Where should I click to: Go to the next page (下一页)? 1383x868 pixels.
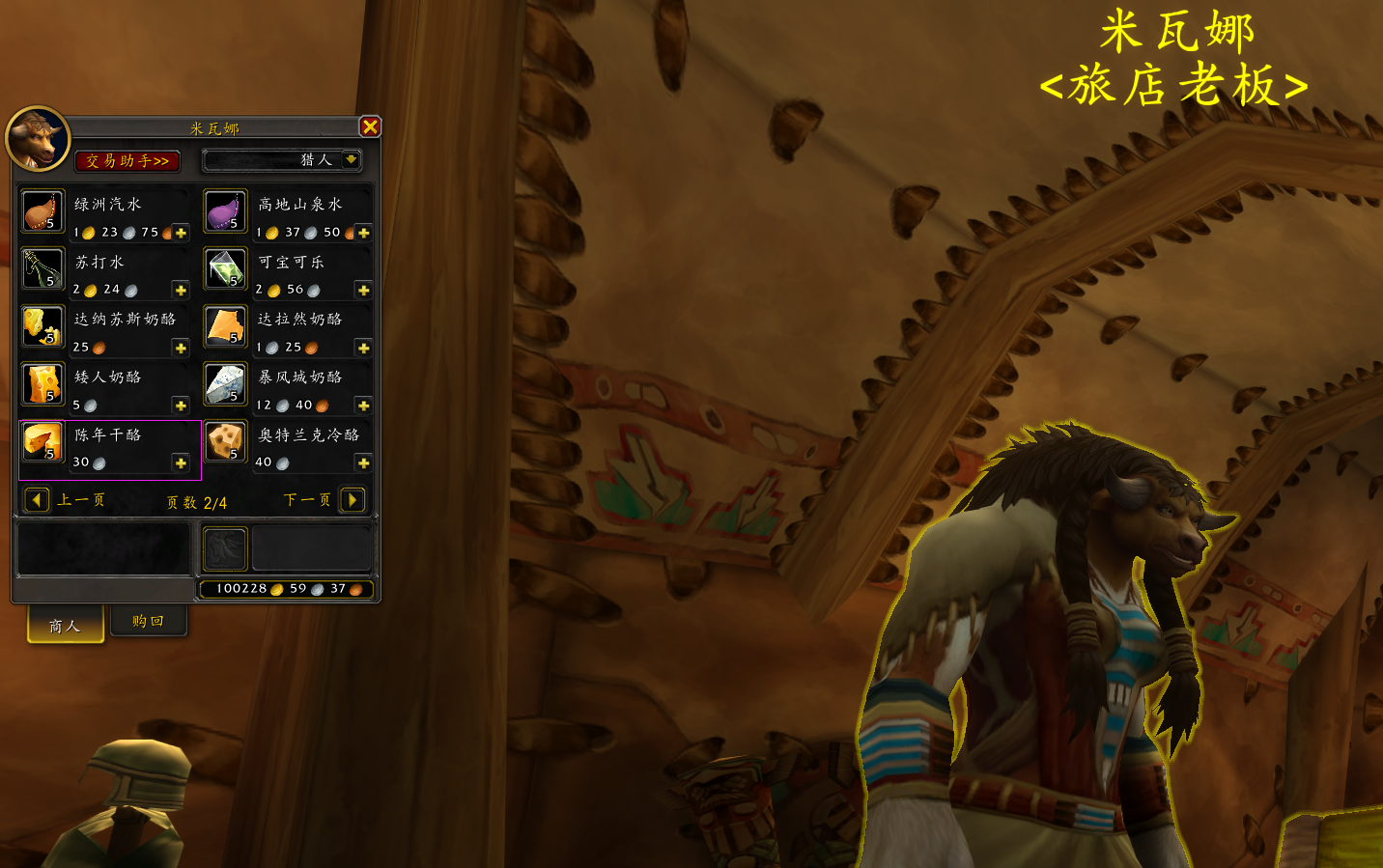point(353,499)
